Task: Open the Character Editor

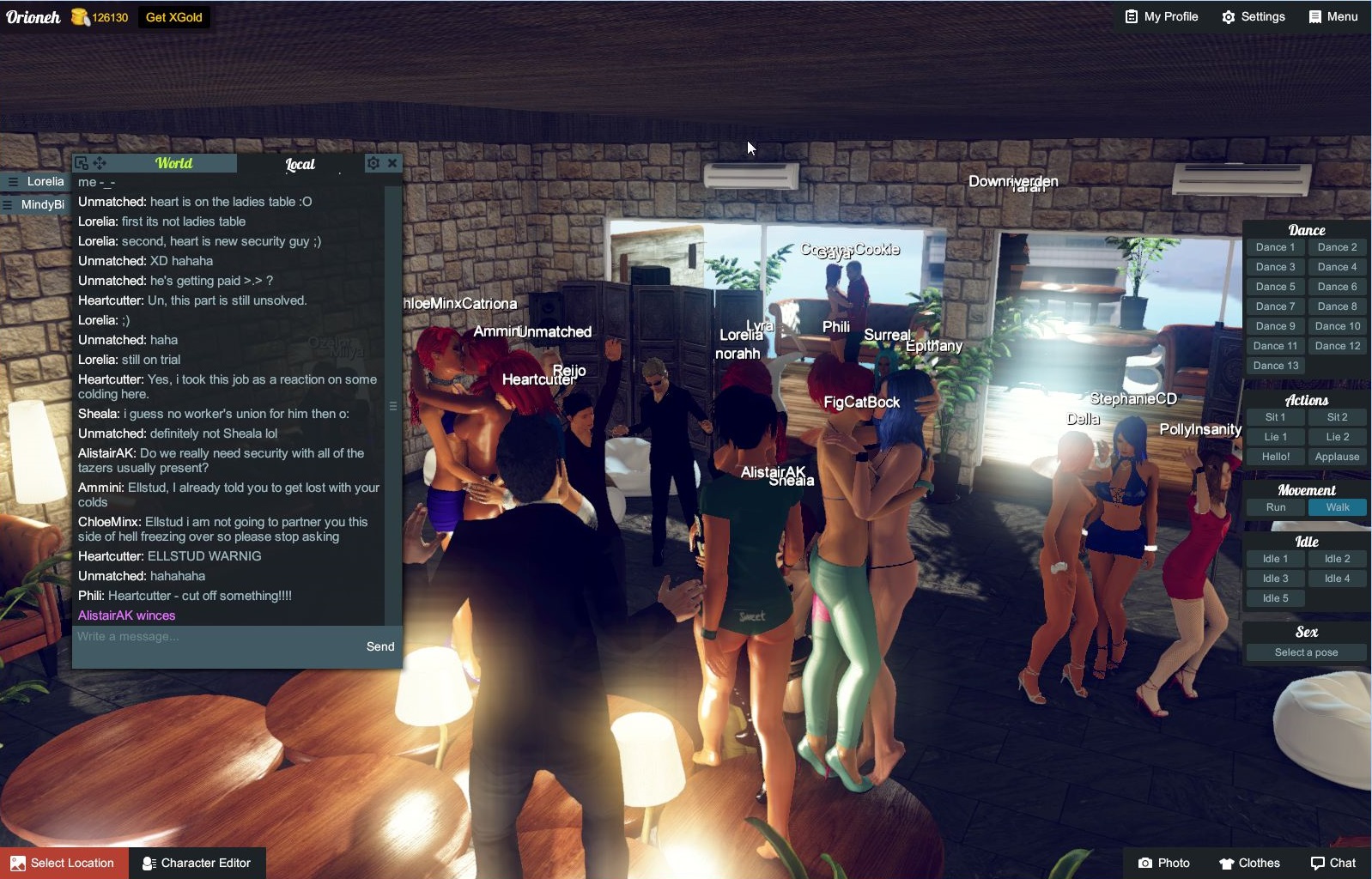Action: pyautogui.click(x=197, y=863)
